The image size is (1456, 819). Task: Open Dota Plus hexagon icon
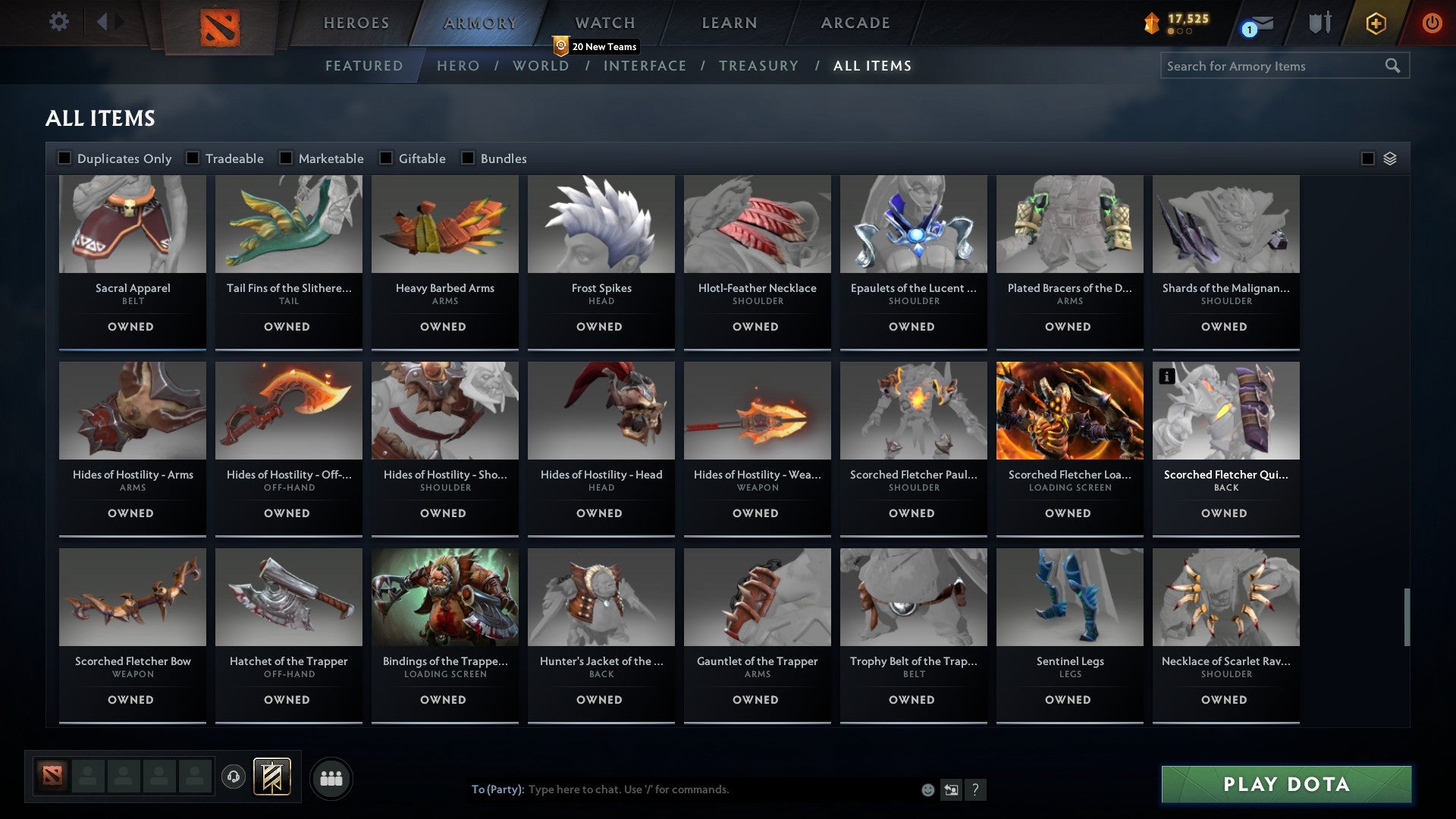(1374, 23)
